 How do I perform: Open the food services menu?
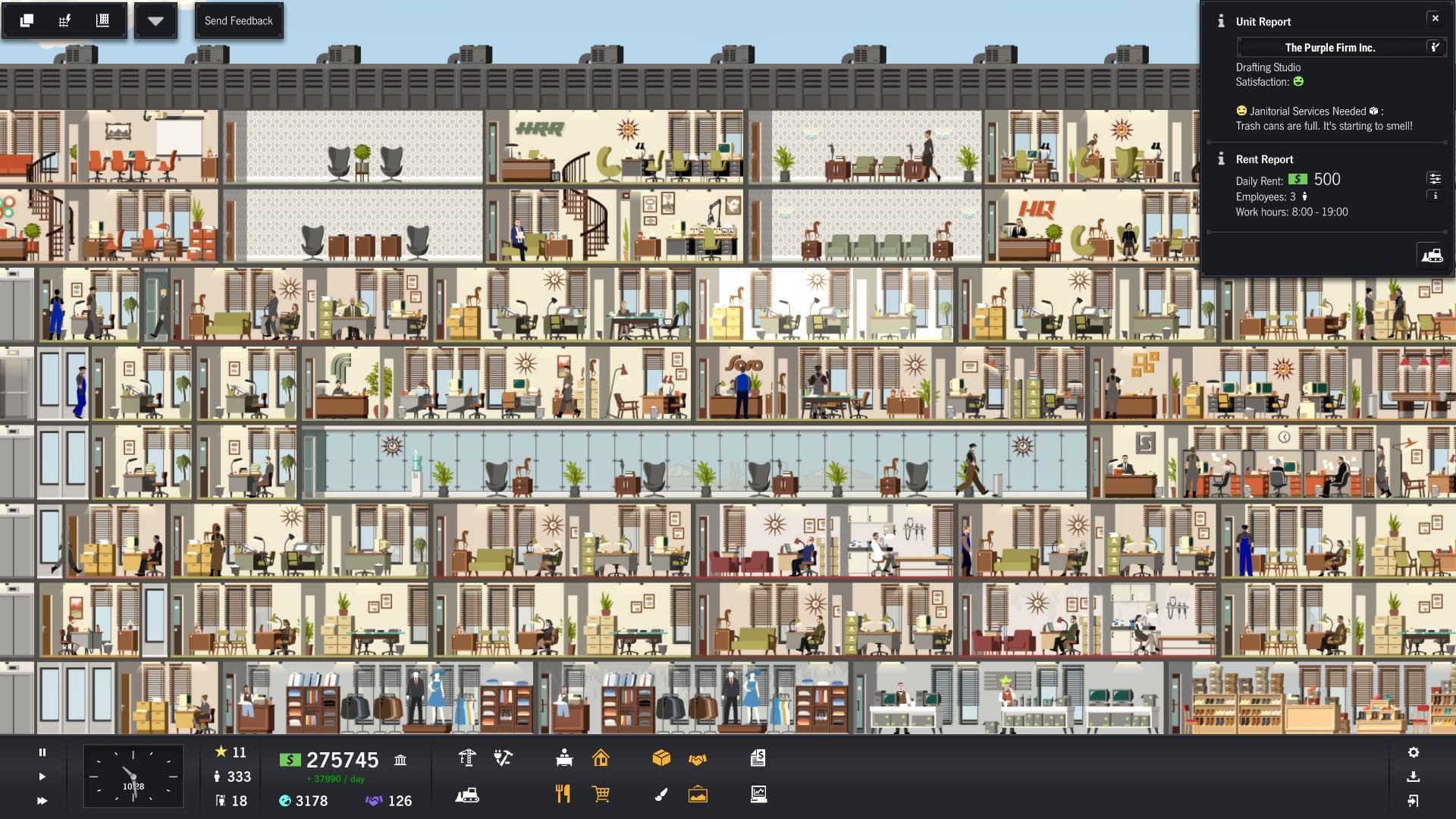click(563, 794)
